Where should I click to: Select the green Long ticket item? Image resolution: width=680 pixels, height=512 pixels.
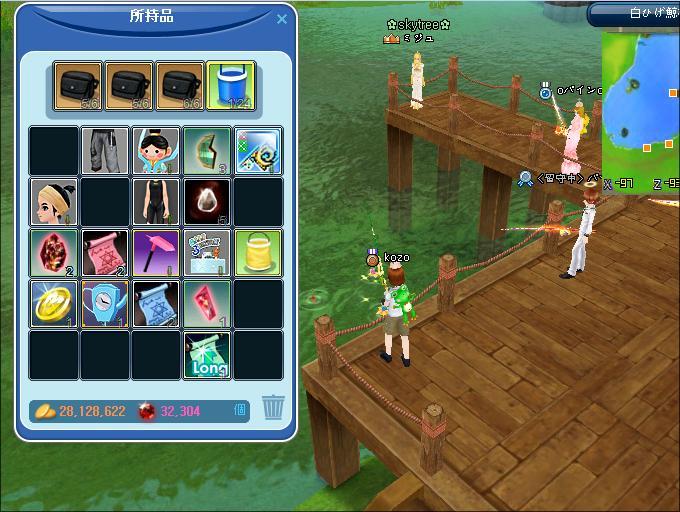point(207,355)
